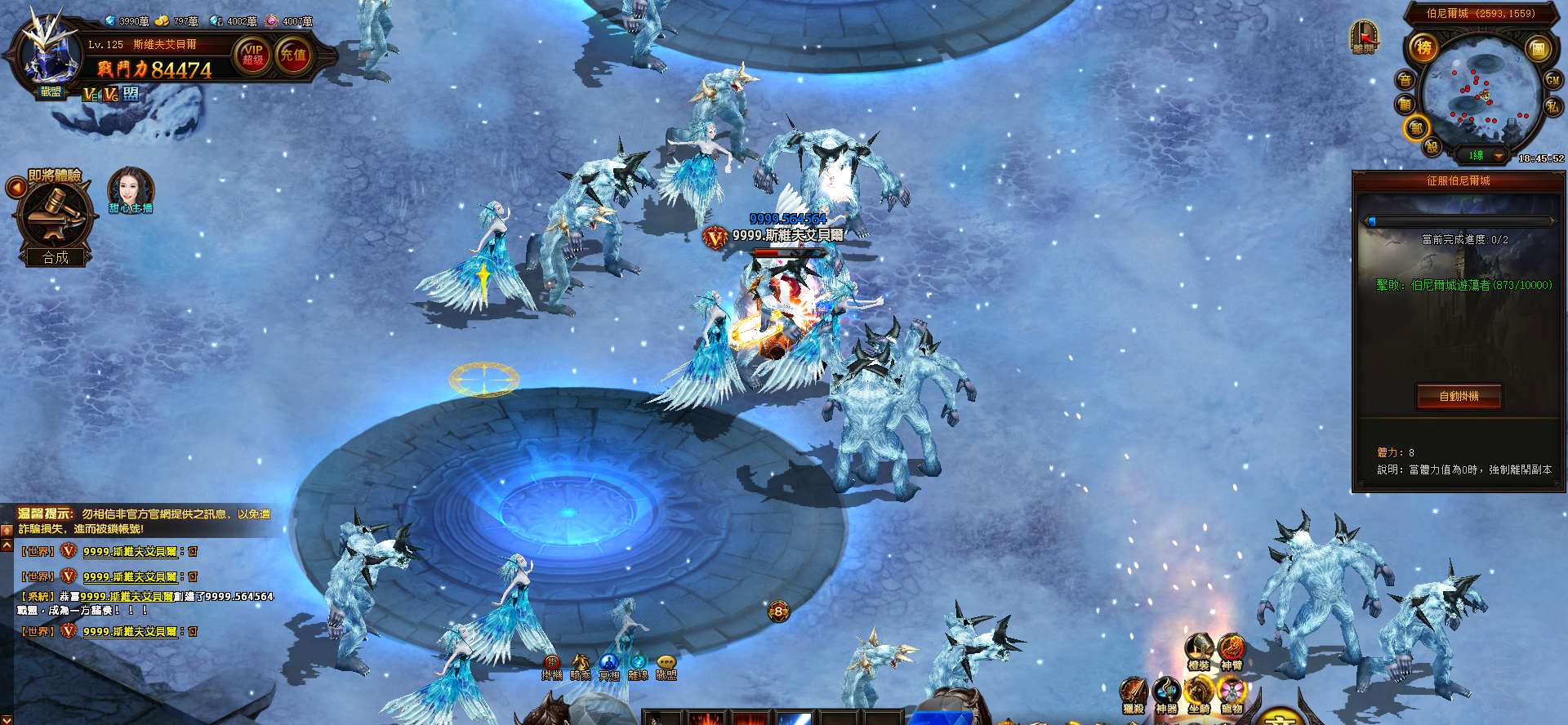
Task: Leave the dungeon via 離開 door icon
Action: pyautogui.click(x=1363, y=38)
